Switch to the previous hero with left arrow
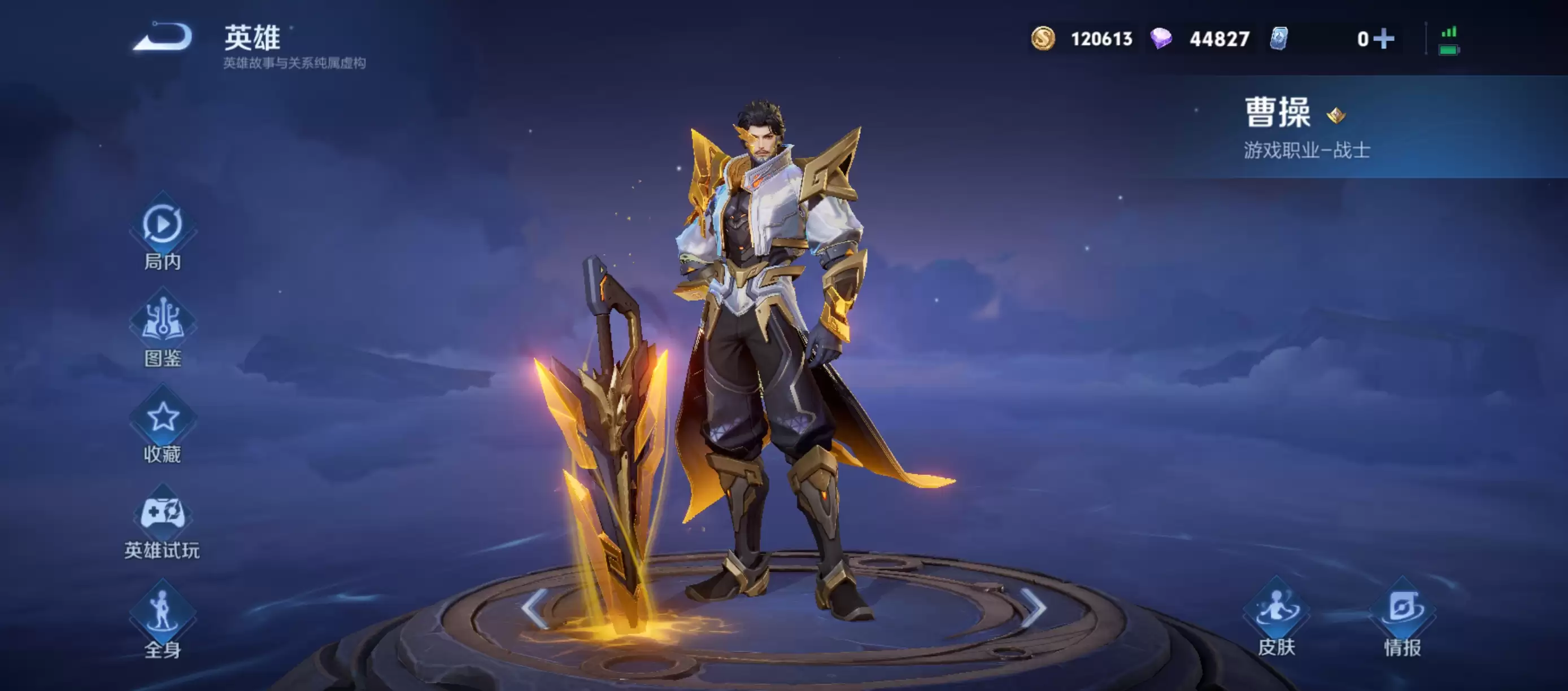Viewport: 1568px width, 691px height. pyautogui.click(x=535, y=607)
